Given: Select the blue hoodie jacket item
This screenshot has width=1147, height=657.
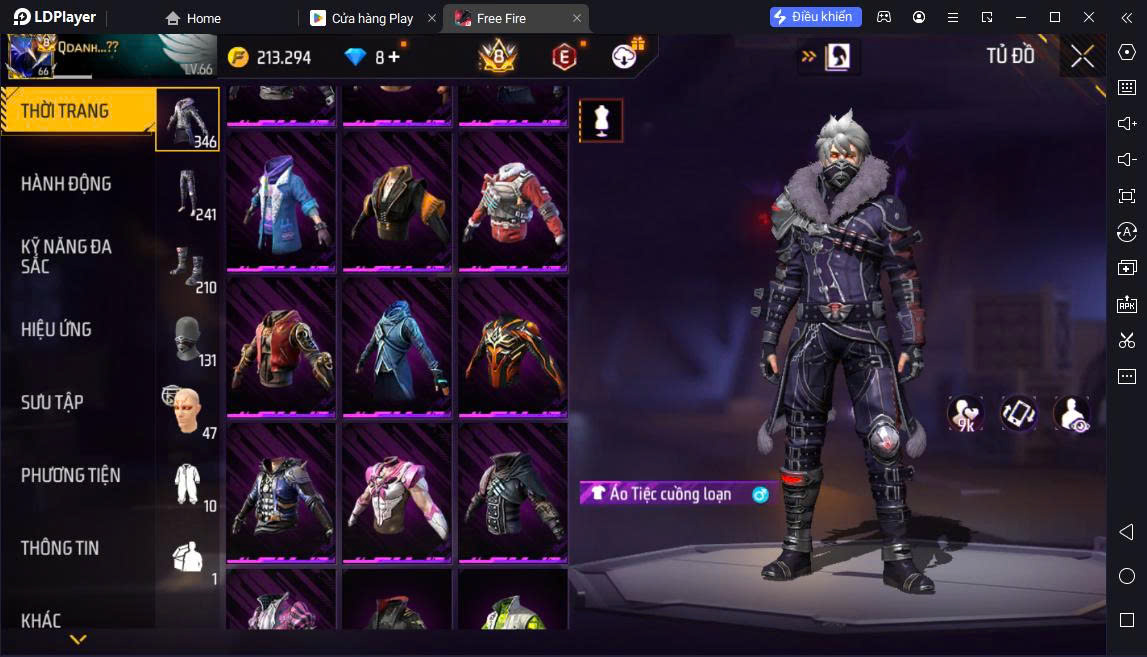Looking at the screenshot, I should (x=281, y=201).
